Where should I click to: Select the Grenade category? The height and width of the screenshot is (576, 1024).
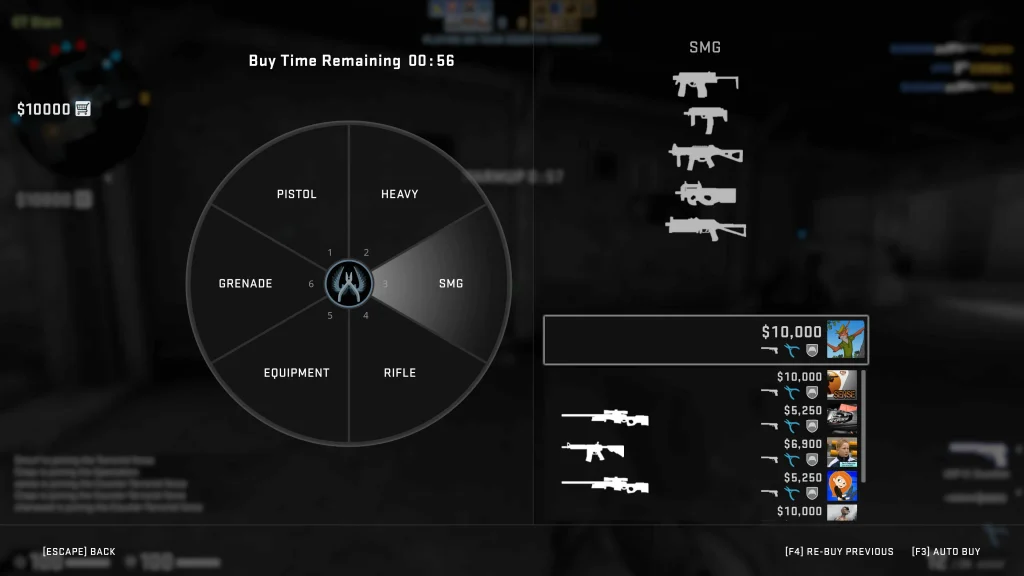click(245, 284)
